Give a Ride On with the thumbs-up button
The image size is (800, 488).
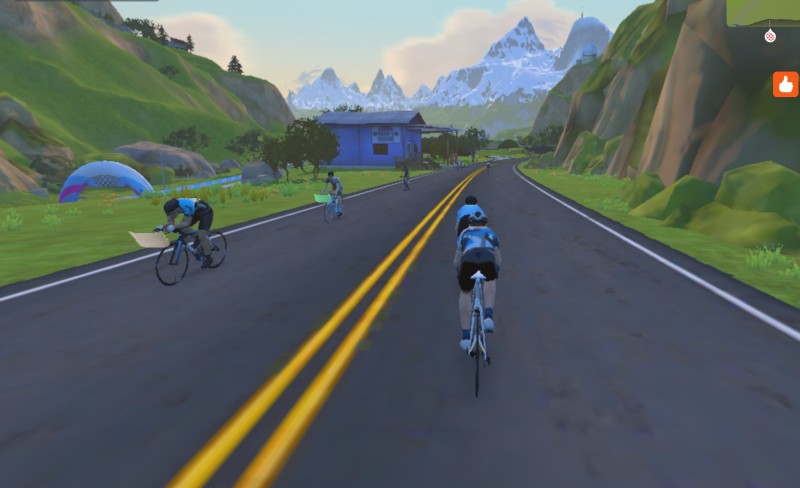pos(785,84)
